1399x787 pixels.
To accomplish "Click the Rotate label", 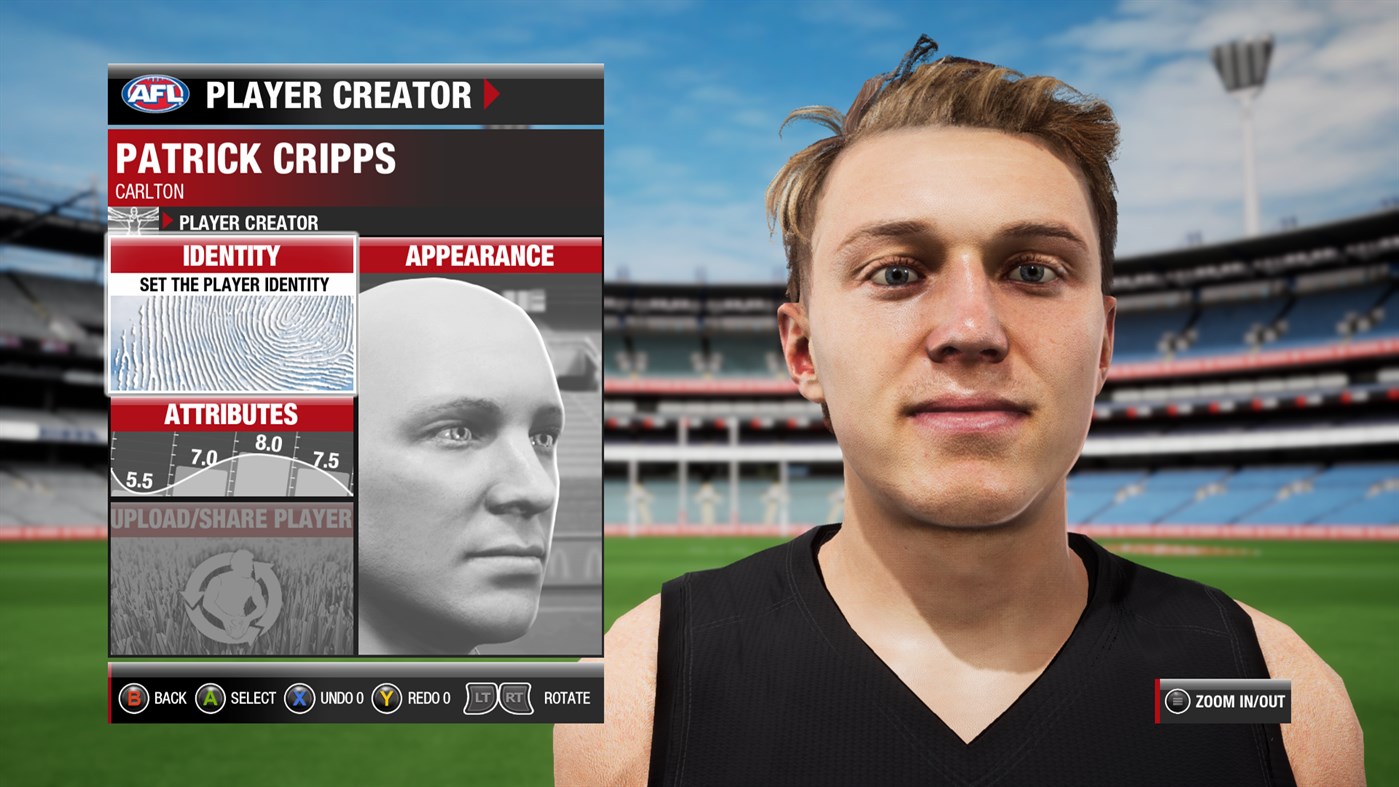I will click(x=565, y=698).
